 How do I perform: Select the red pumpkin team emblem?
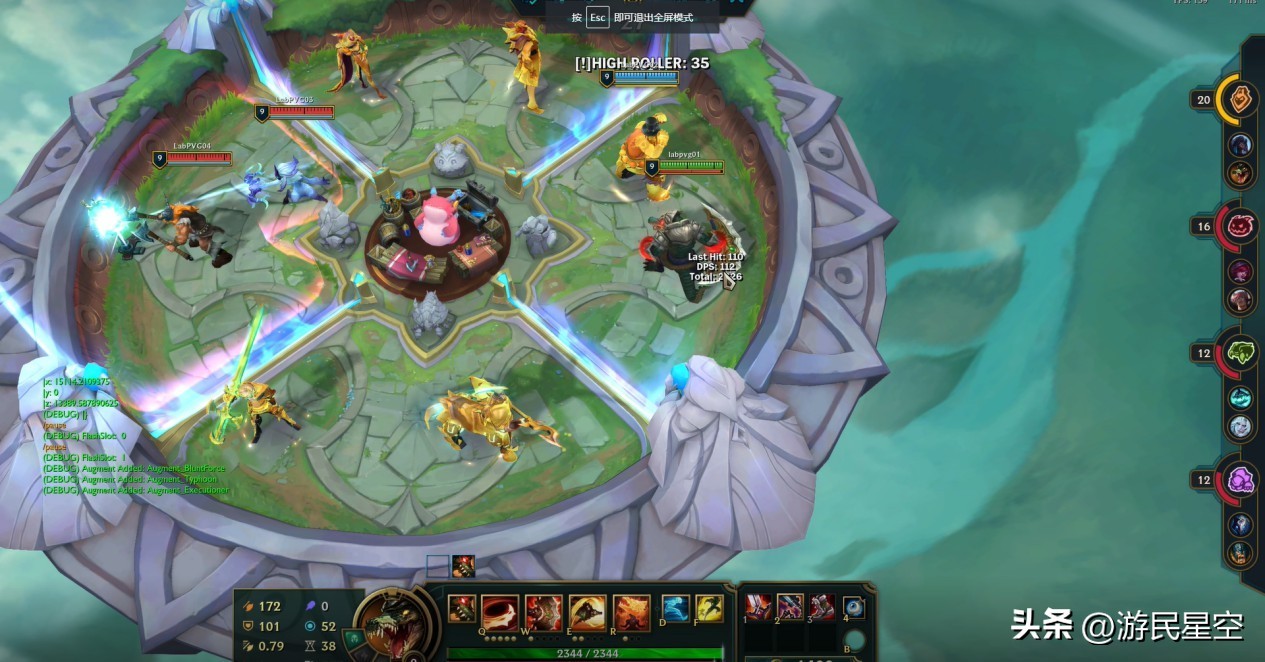1240,226
